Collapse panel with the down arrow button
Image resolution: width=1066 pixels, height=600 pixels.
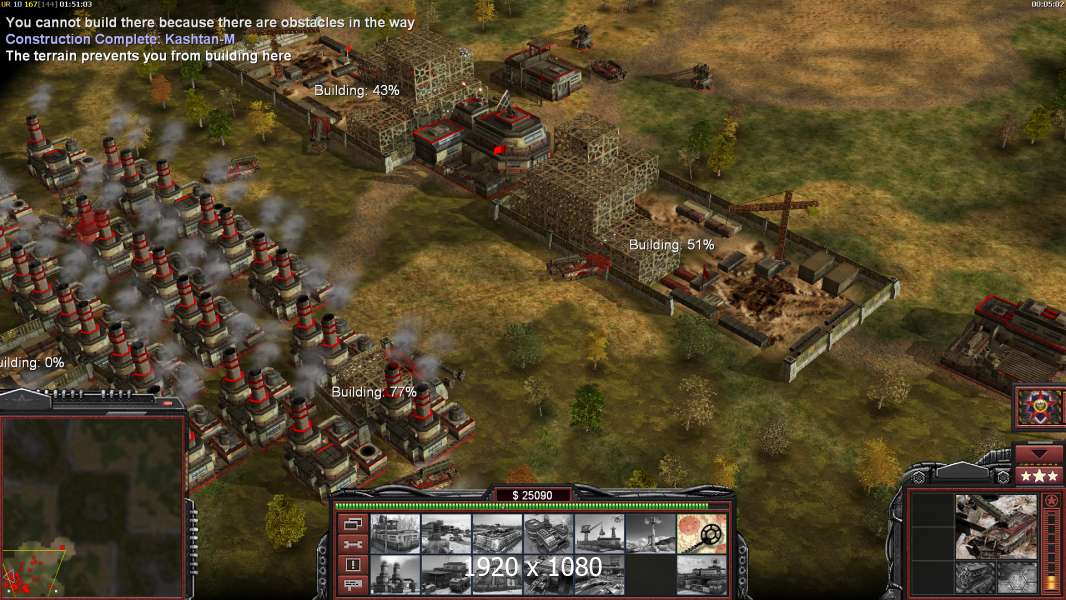pyautogui.click(x=1038, y=454)
